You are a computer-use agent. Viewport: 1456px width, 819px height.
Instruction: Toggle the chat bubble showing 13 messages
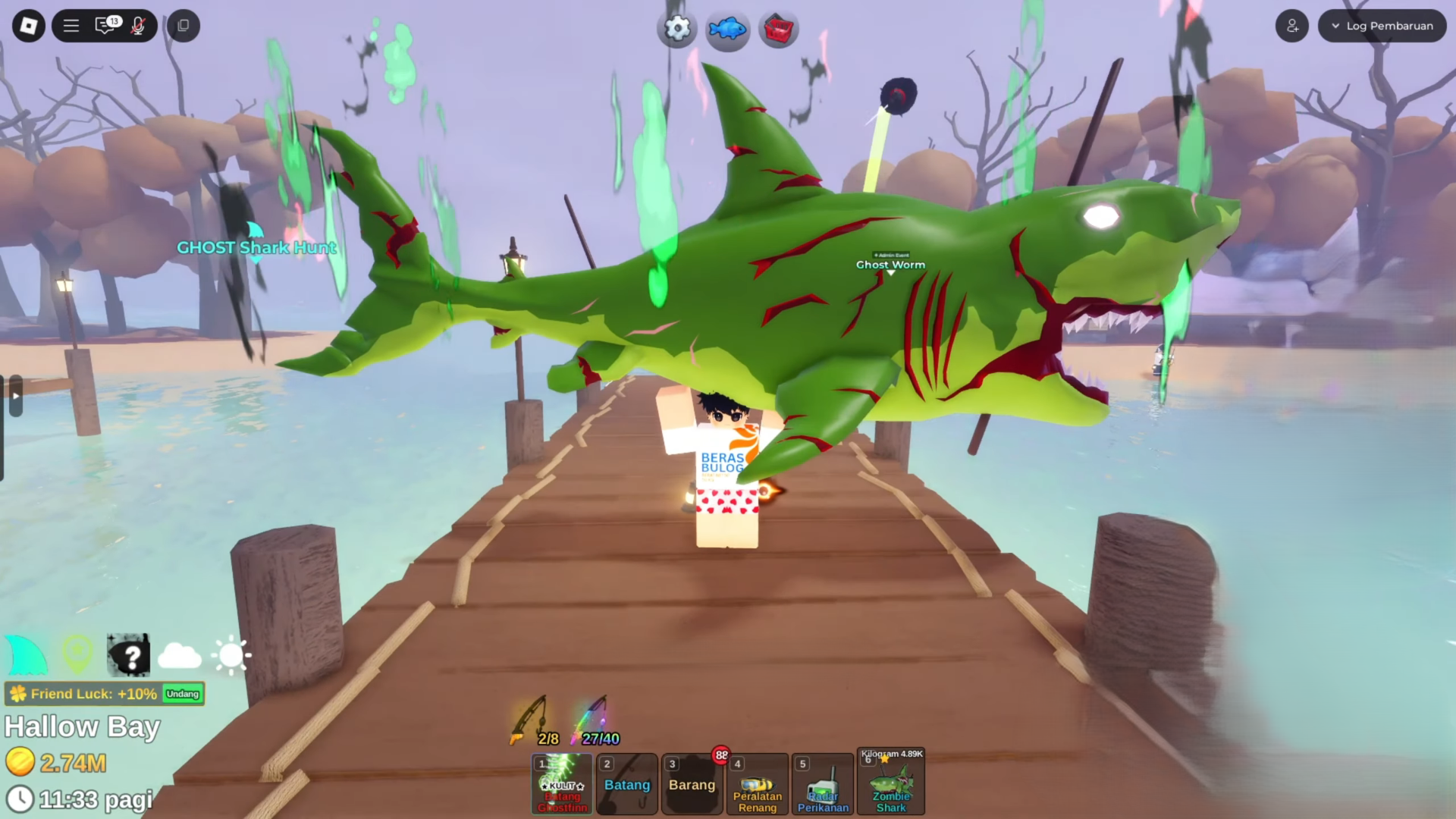(x=106, y=25)
